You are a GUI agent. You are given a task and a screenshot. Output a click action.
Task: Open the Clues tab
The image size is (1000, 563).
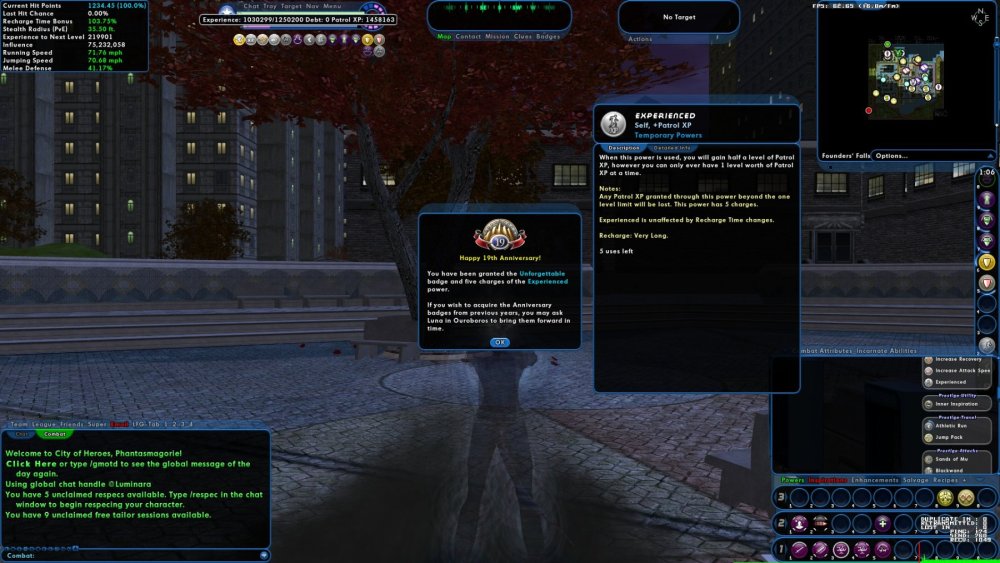[x=523, y=36]
